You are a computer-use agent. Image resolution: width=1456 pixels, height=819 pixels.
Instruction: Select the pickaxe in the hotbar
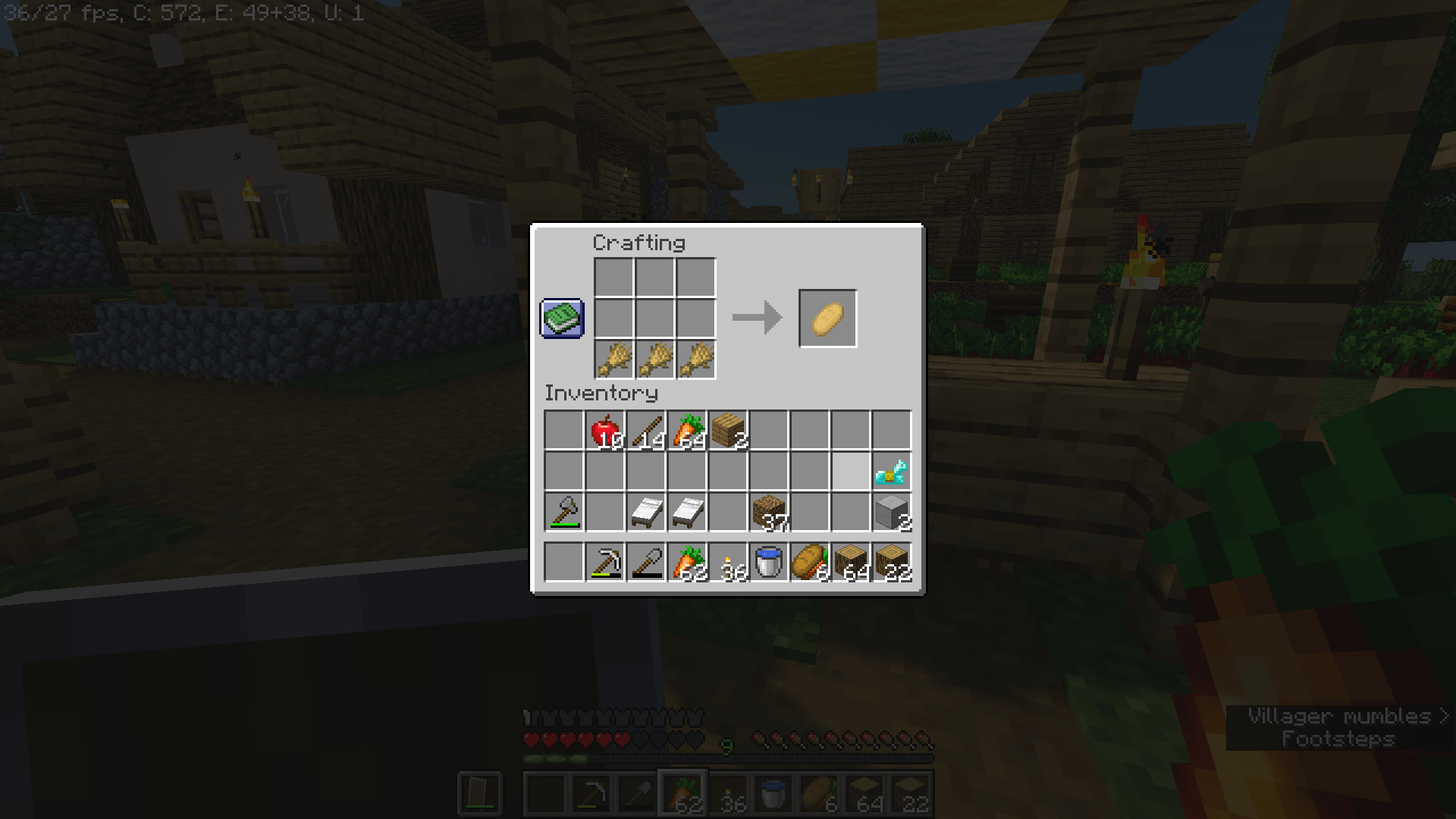[x=604, y=561]
